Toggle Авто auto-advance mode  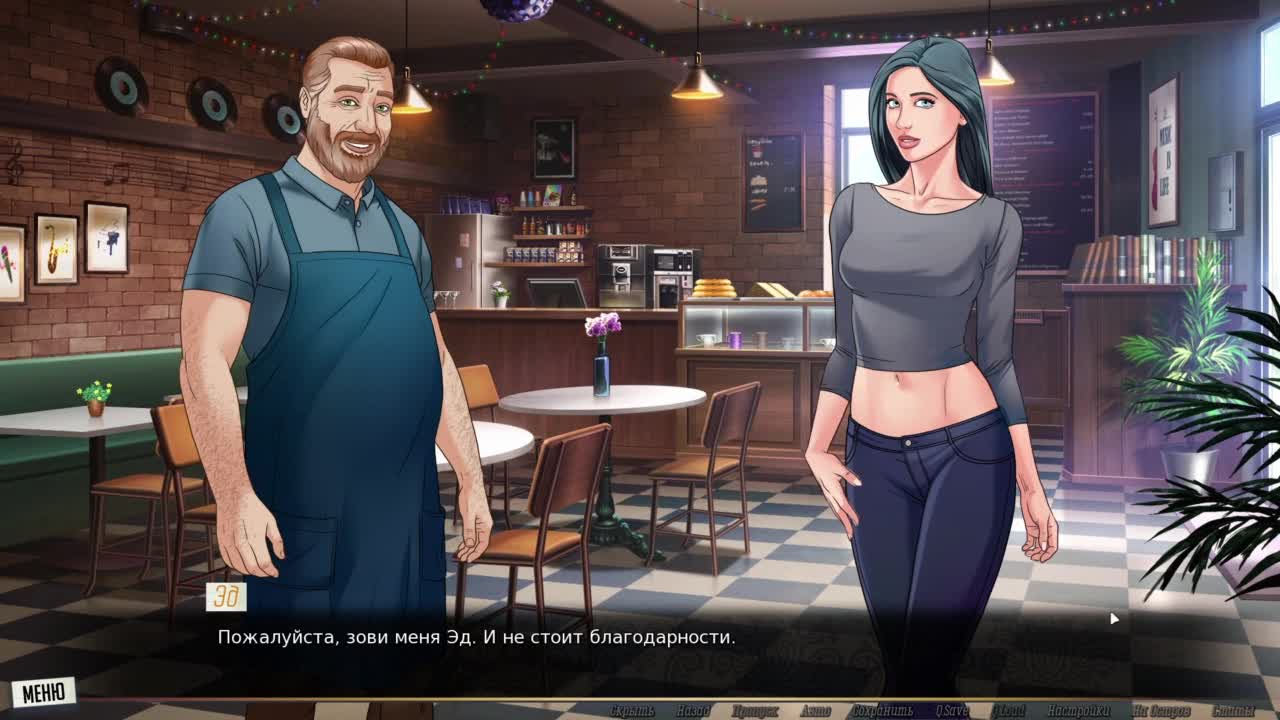[815, 711]
